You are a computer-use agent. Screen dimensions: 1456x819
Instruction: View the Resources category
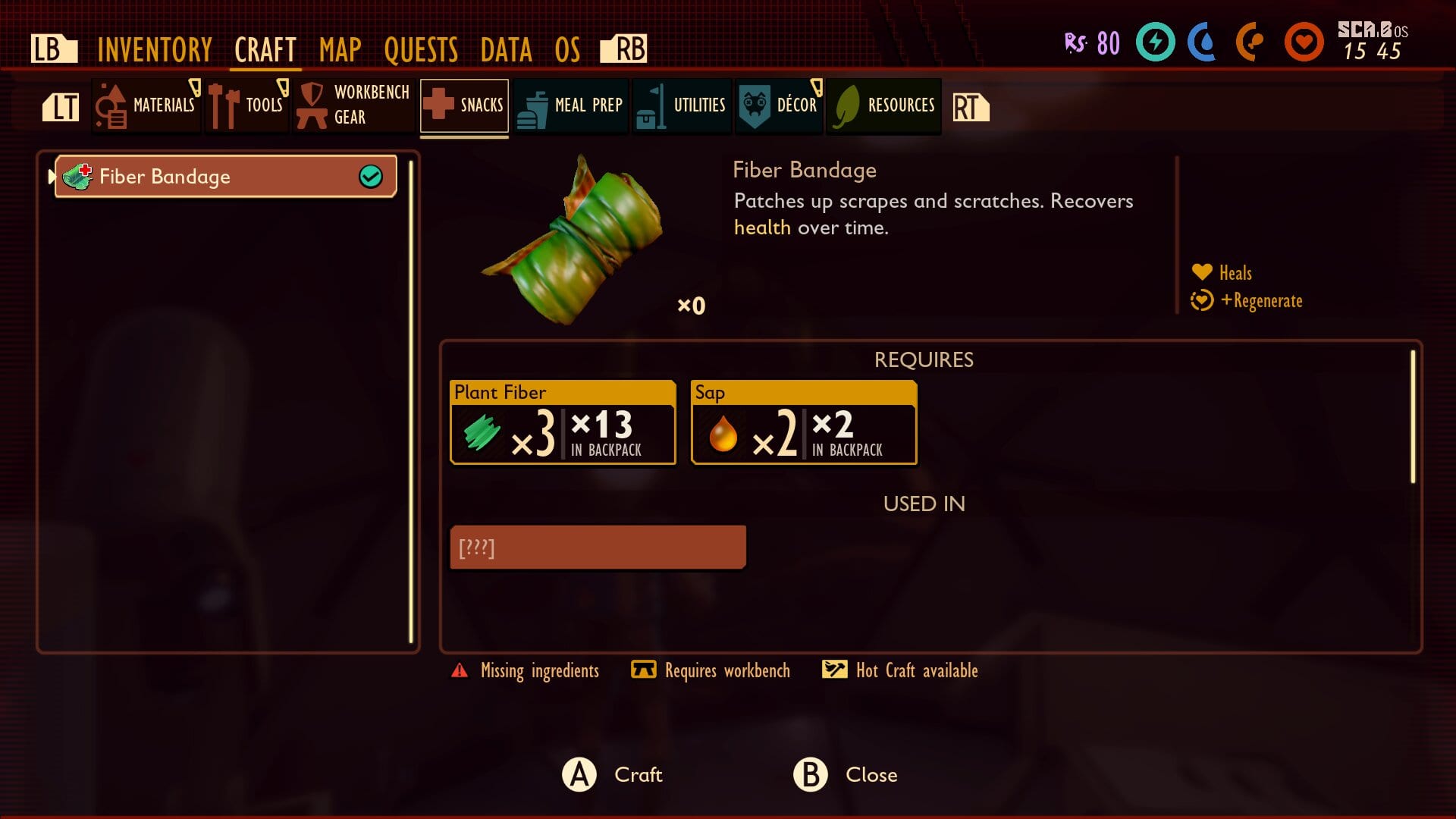(x=884, y=105)
